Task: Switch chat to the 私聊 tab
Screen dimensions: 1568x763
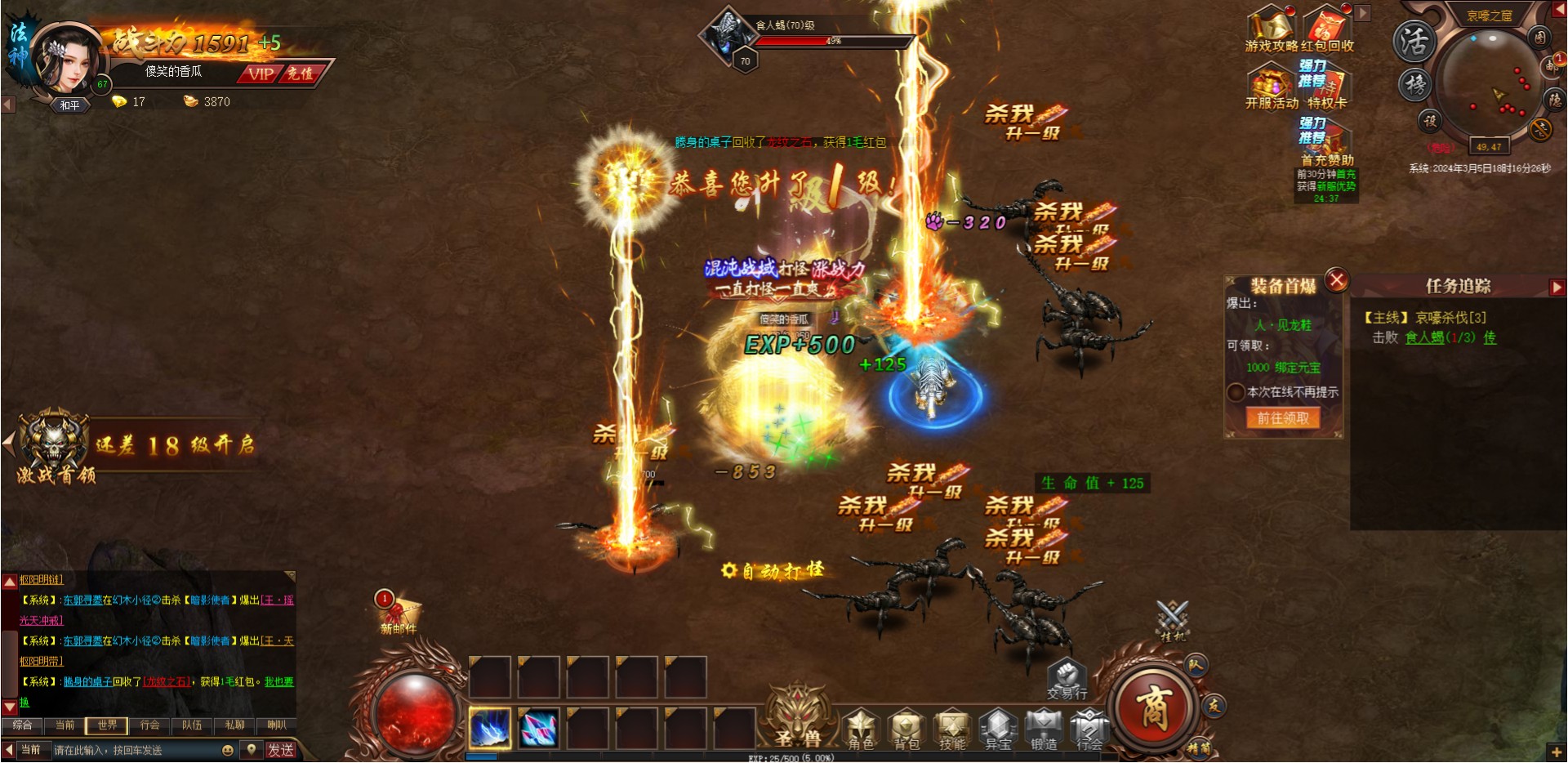Action: coord(234,725)
